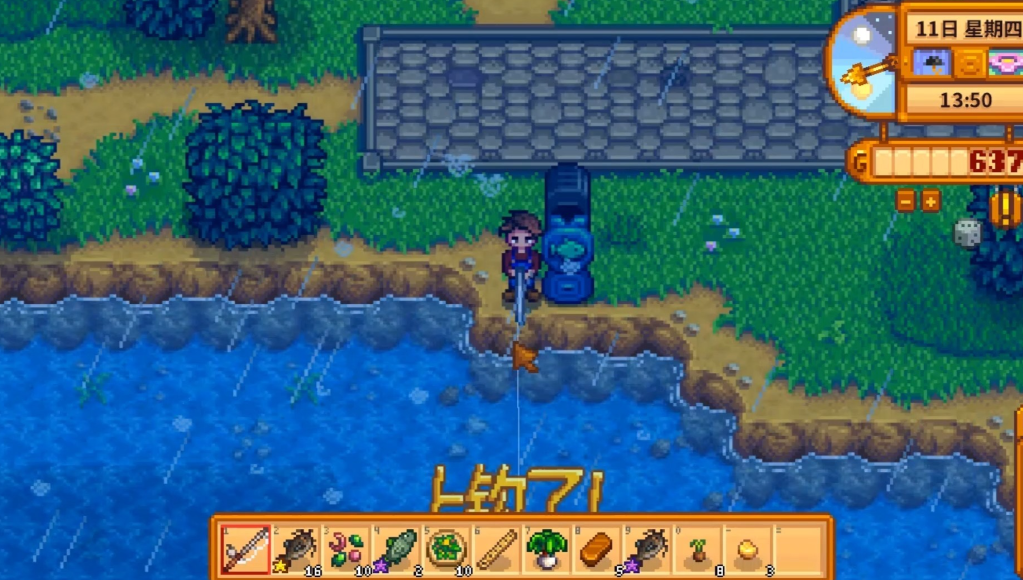Zoom out with the minus button
This screenshot has width=1023, height=580.
(907, 201)
